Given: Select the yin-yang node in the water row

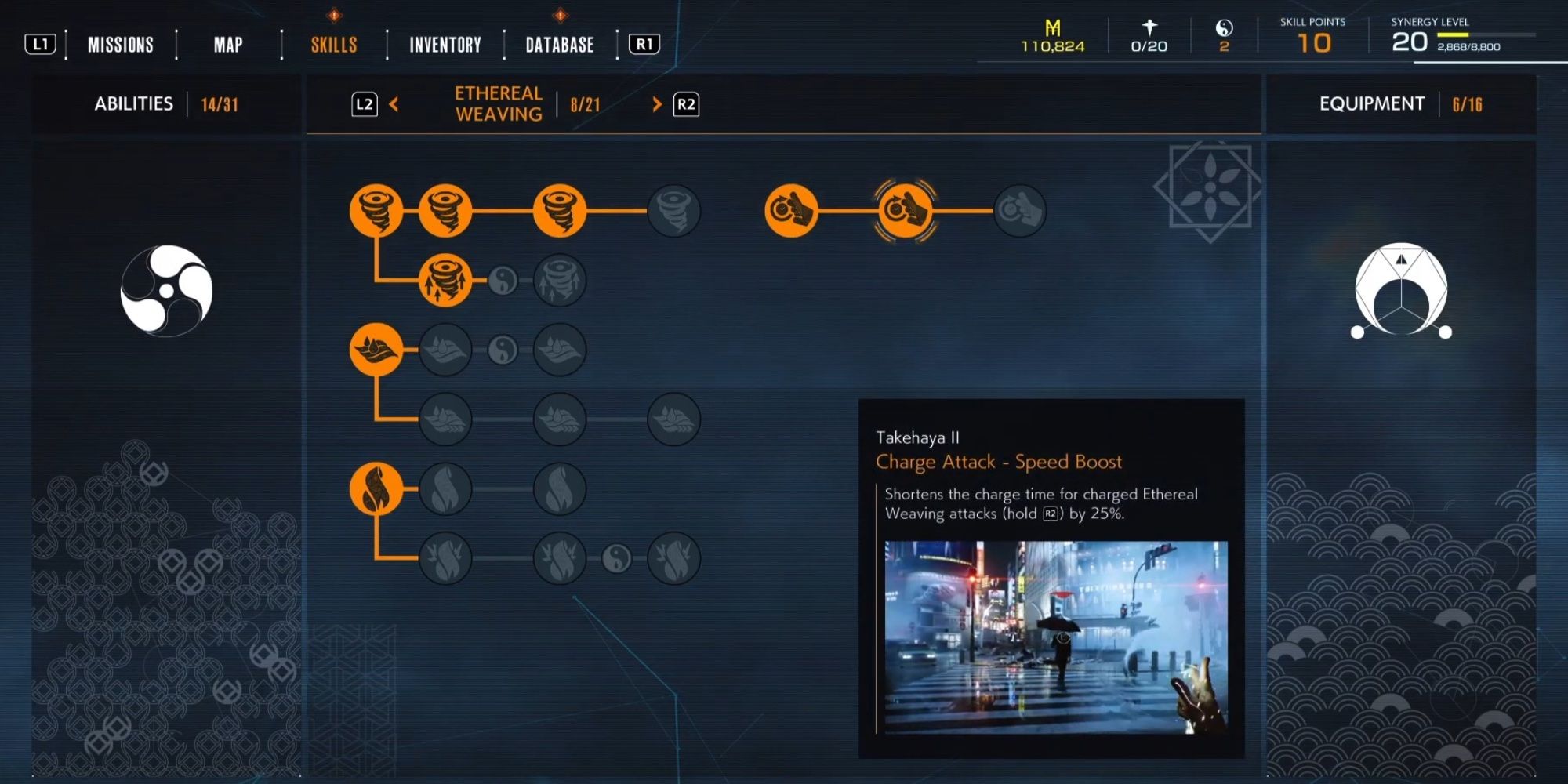Looking at the screenshot, I should [x=503, y=350].
